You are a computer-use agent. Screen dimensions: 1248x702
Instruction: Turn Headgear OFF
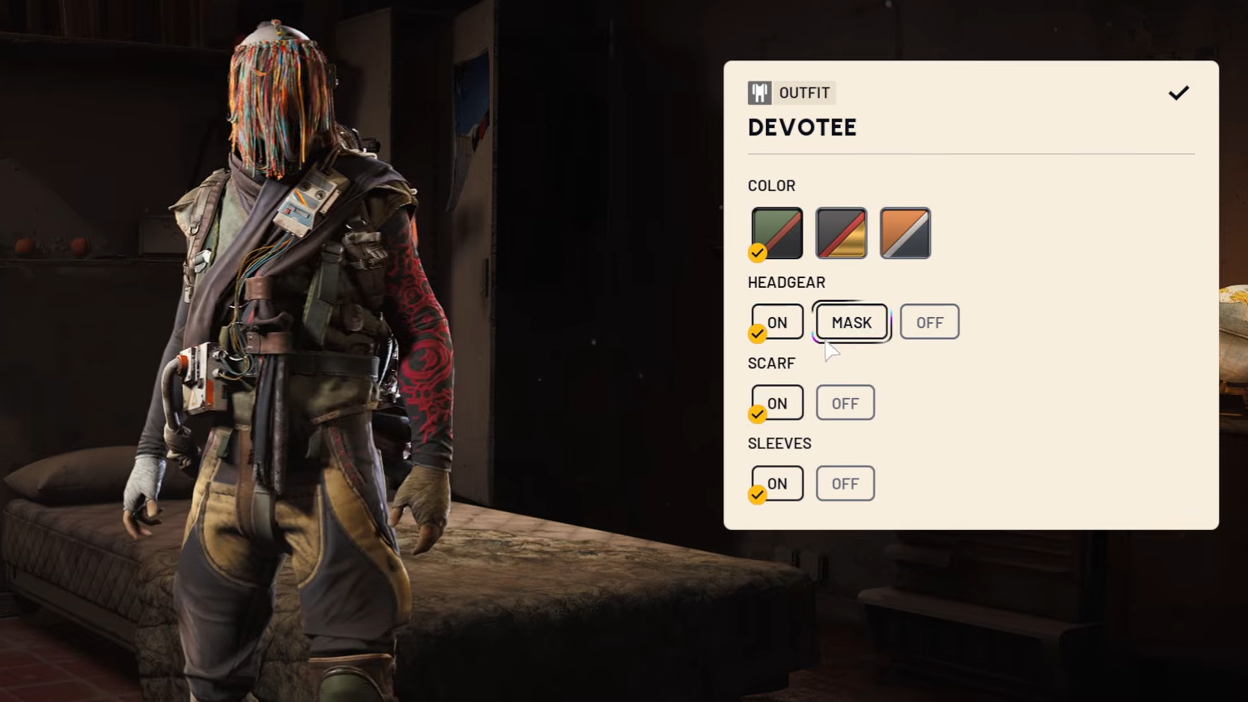click(929, 322)
